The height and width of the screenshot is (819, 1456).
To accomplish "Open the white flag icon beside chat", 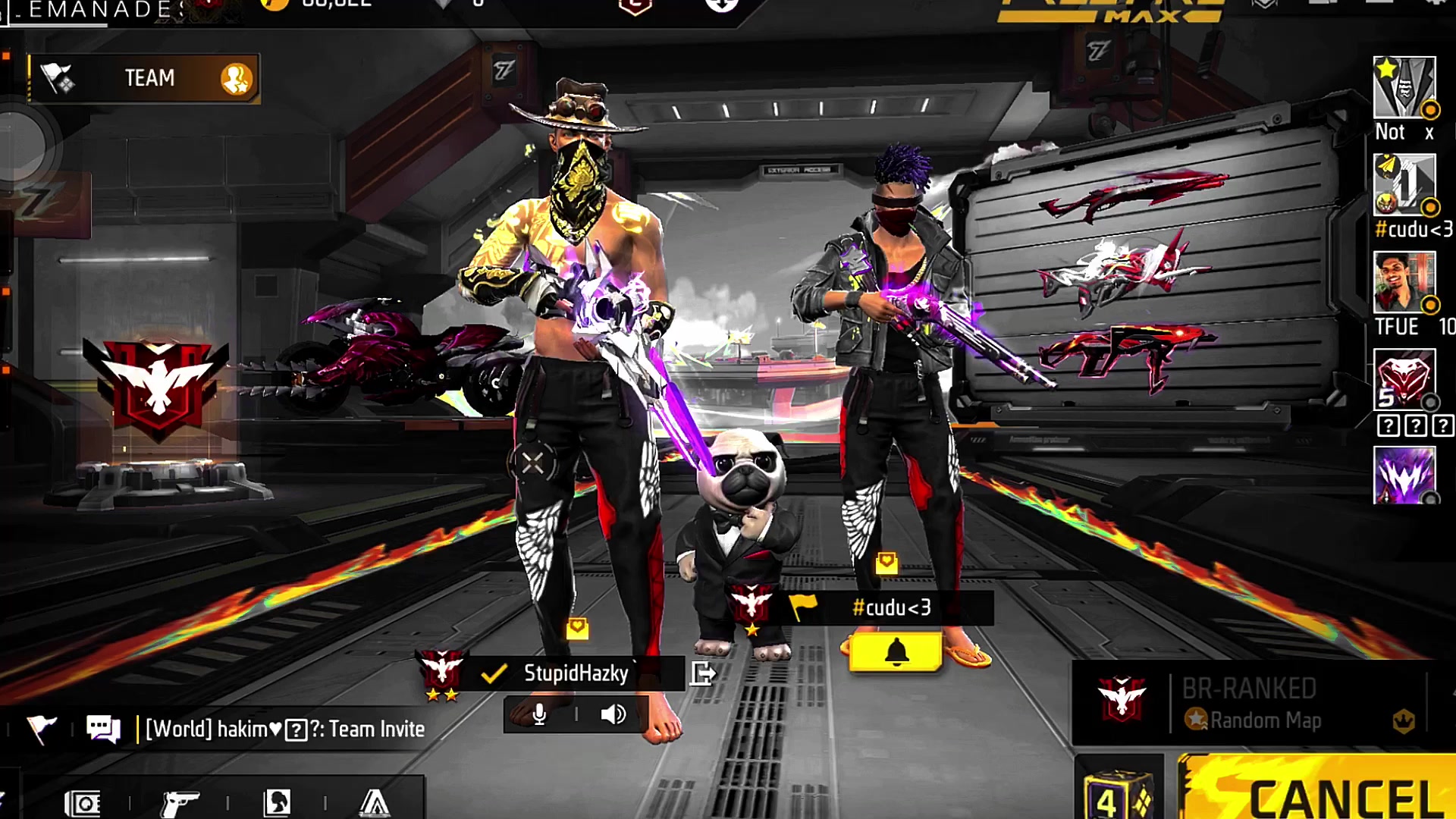I will click(x=41, y=730).
